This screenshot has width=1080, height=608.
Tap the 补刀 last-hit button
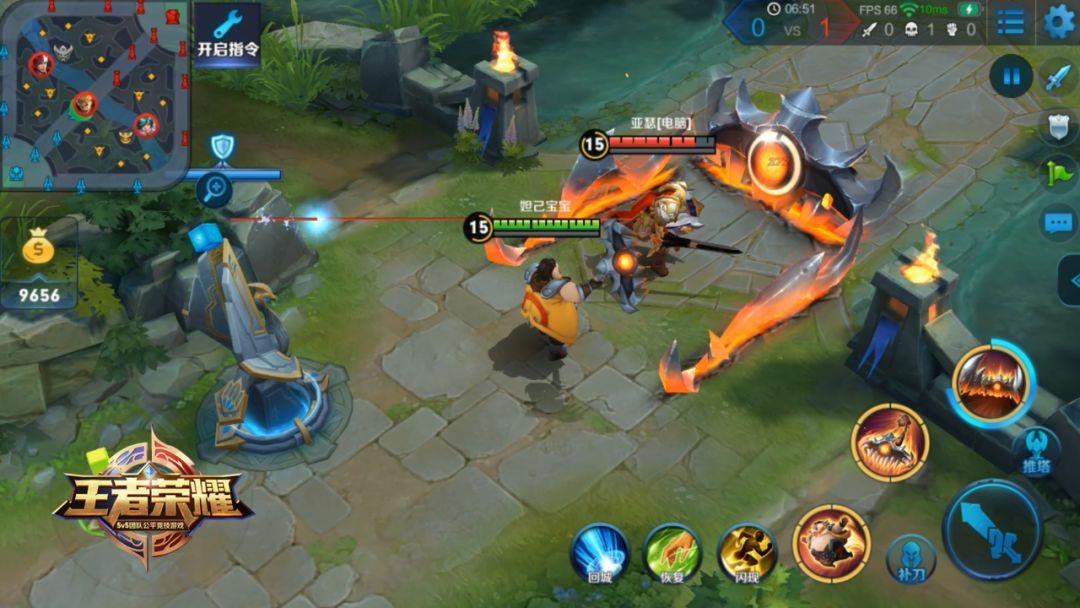(911, 557)
